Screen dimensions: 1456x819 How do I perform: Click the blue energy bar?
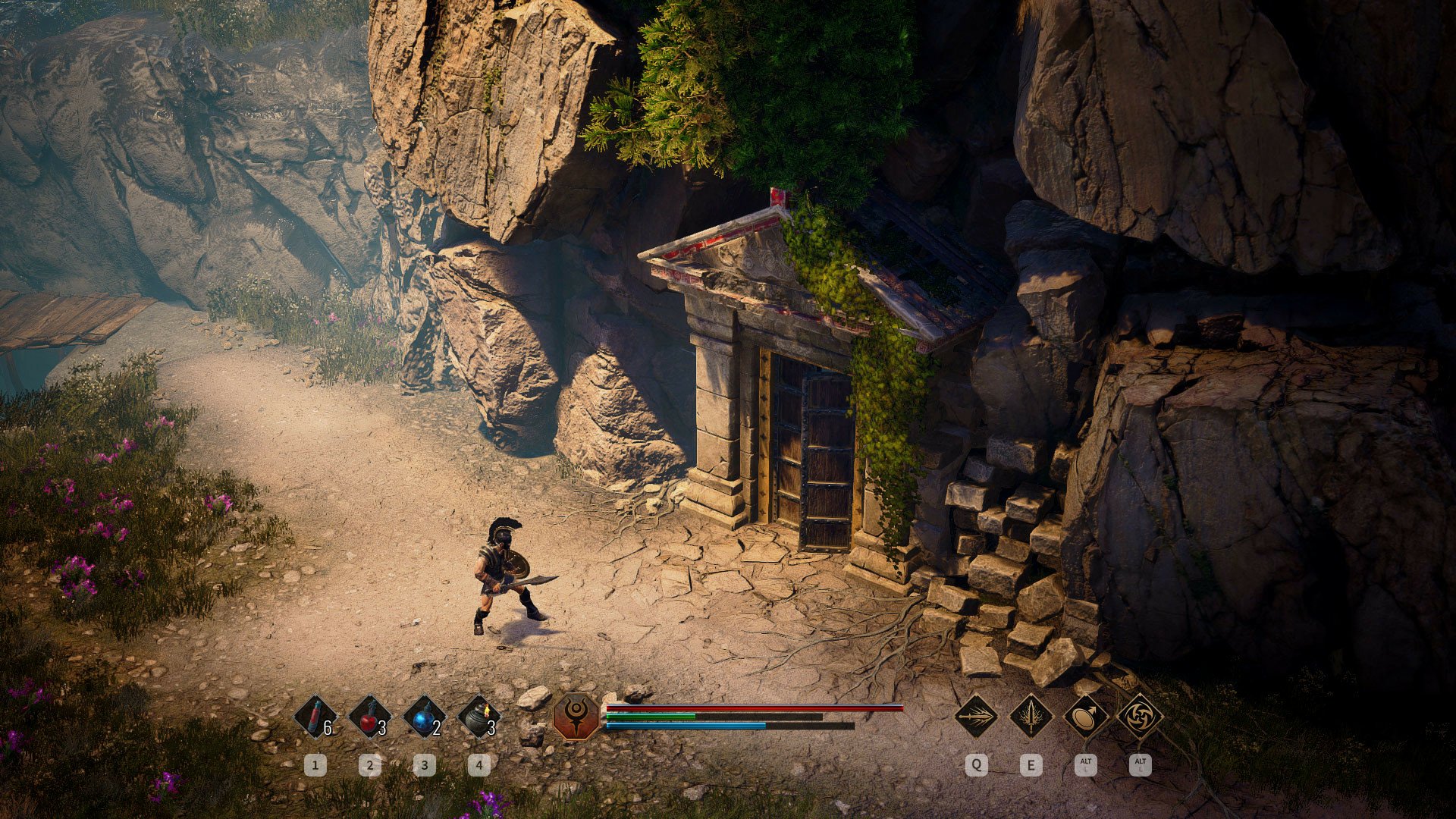(682, 726)
